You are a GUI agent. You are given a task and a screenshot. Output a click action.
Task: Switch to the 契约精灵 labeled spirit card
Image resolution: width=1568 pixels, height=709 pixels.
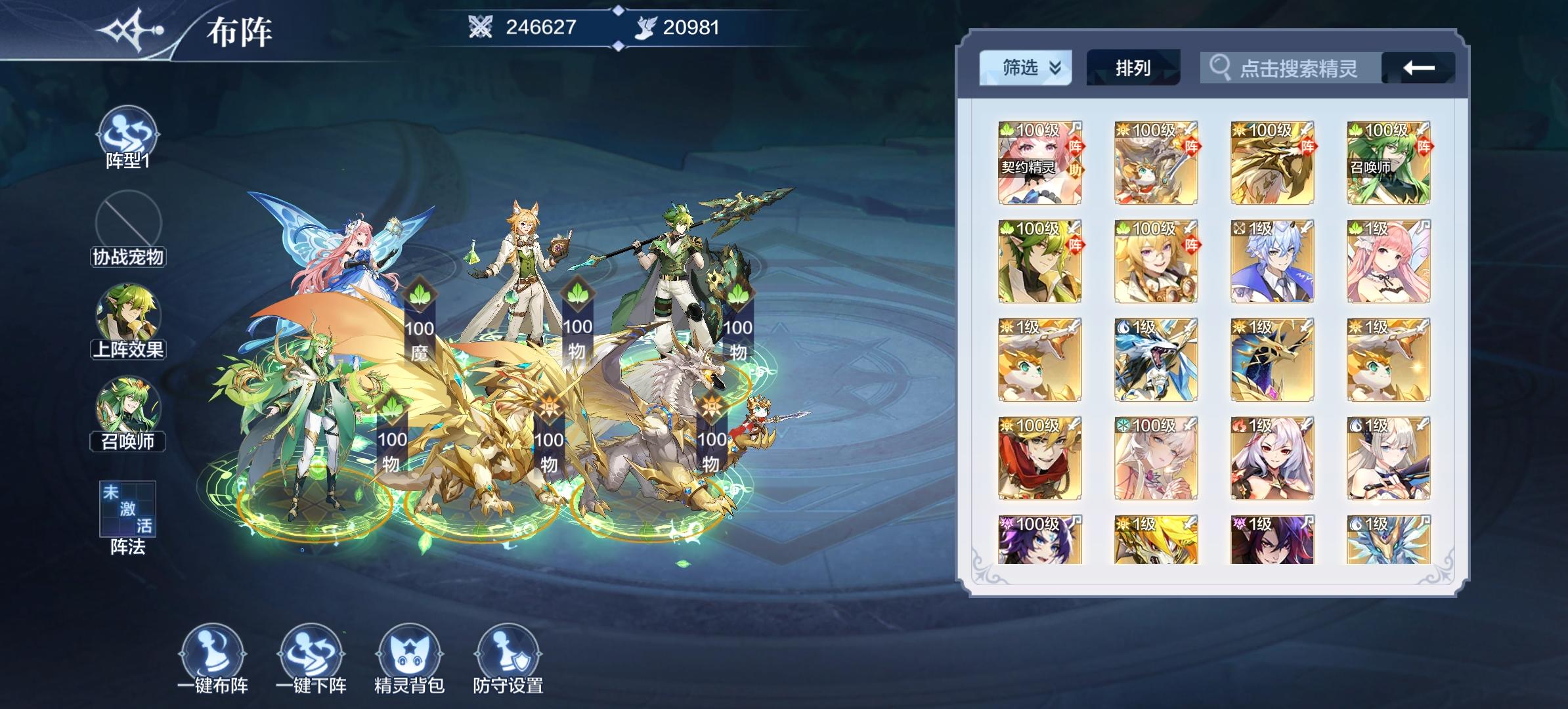point(1039,164)
